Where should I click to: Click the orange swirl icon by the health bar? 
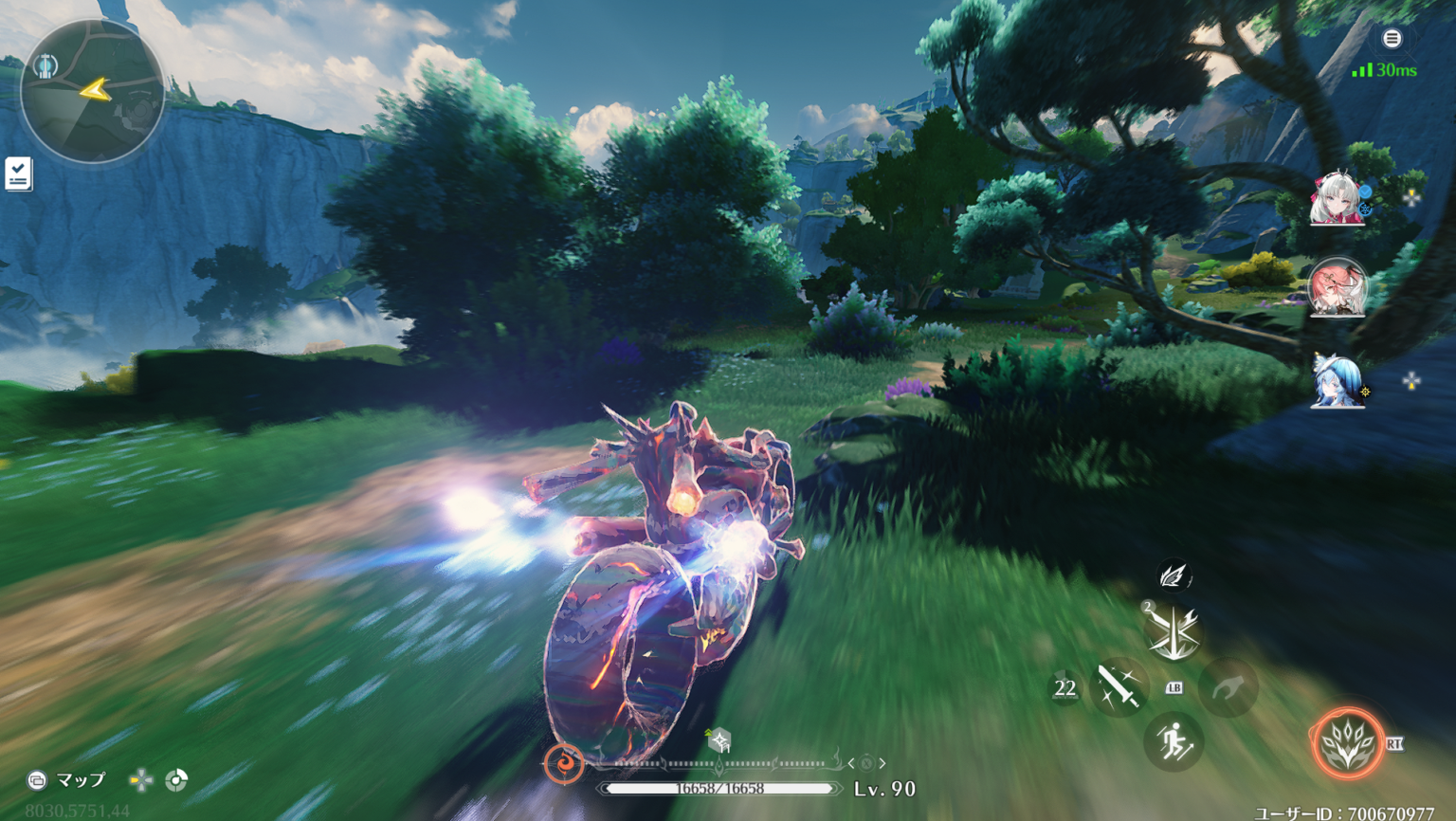point(564,763)
